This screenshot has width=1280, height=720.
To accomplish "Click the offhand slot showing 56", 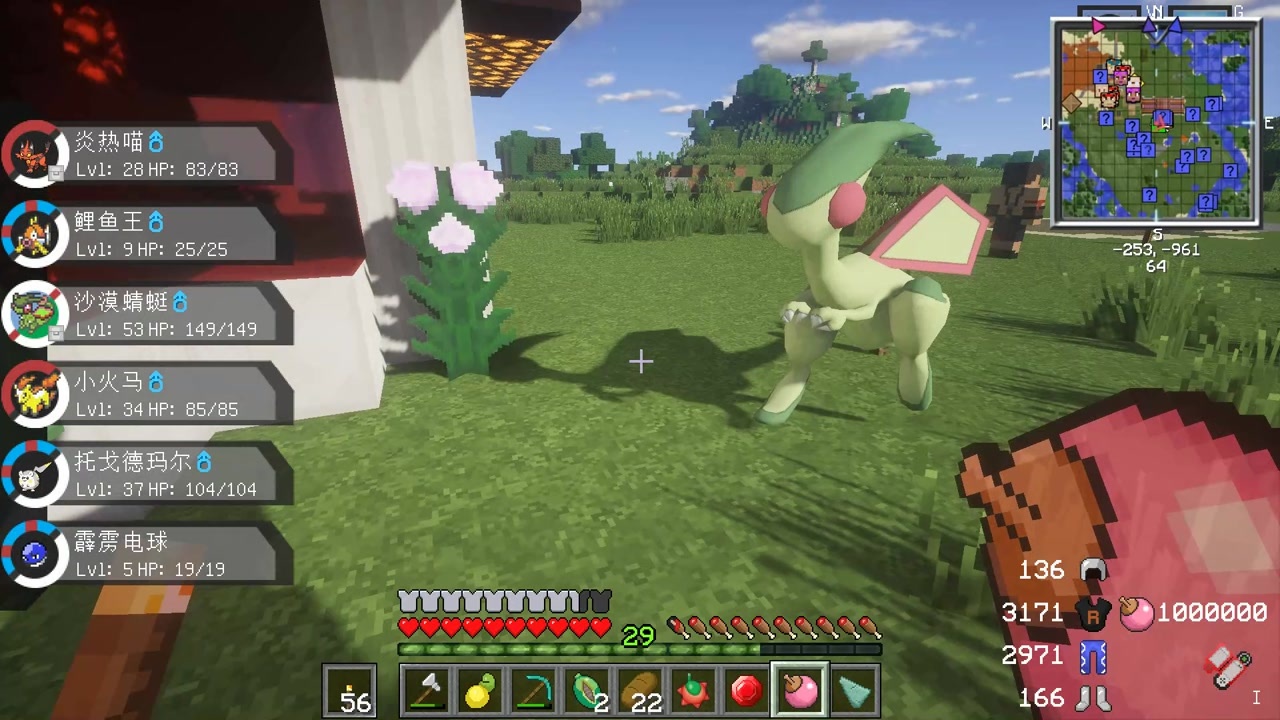I will [x=351, y=691].
